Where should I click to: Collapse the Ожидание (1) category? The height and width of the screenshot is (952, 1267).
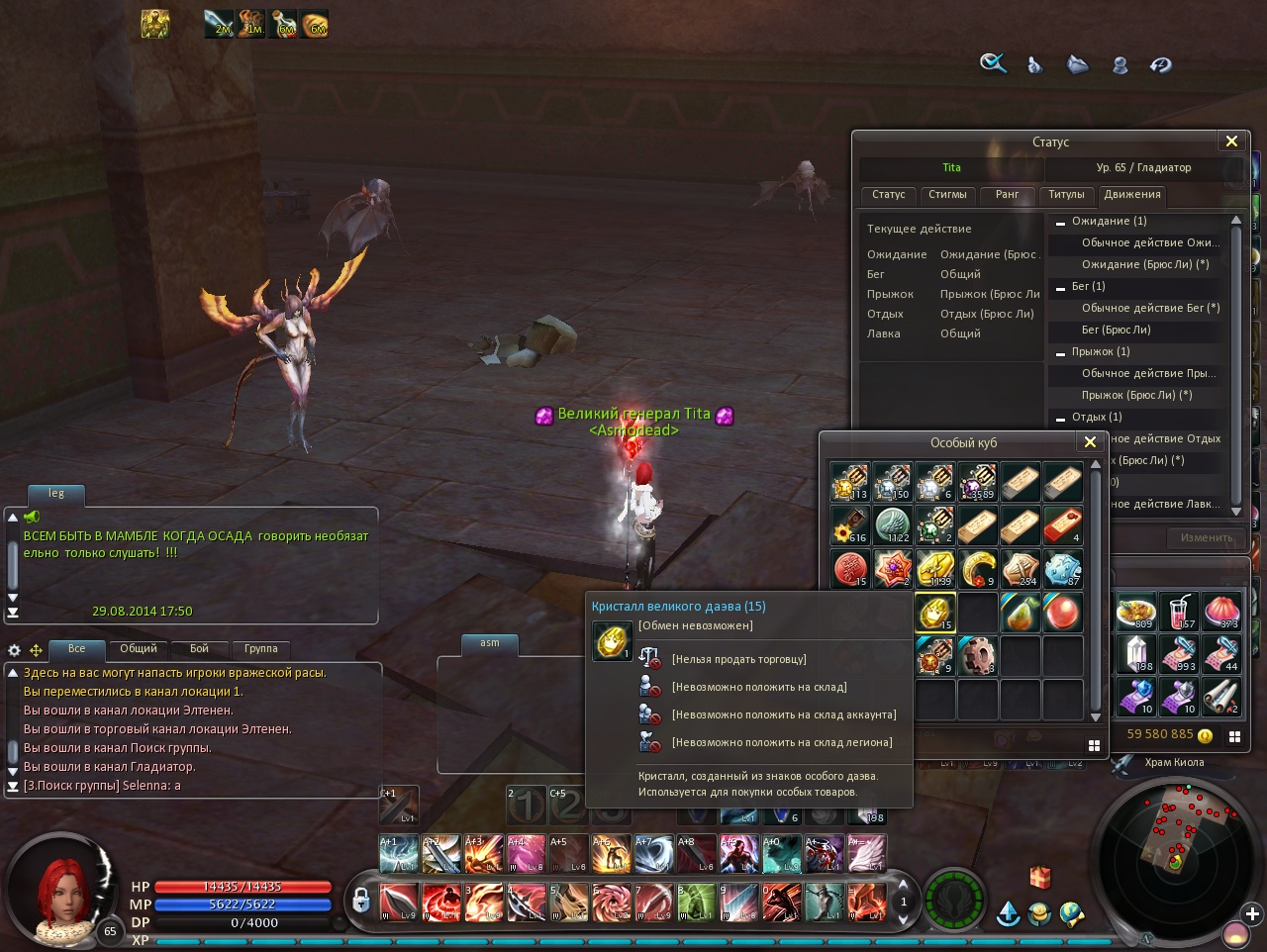tap(1060, 222)
